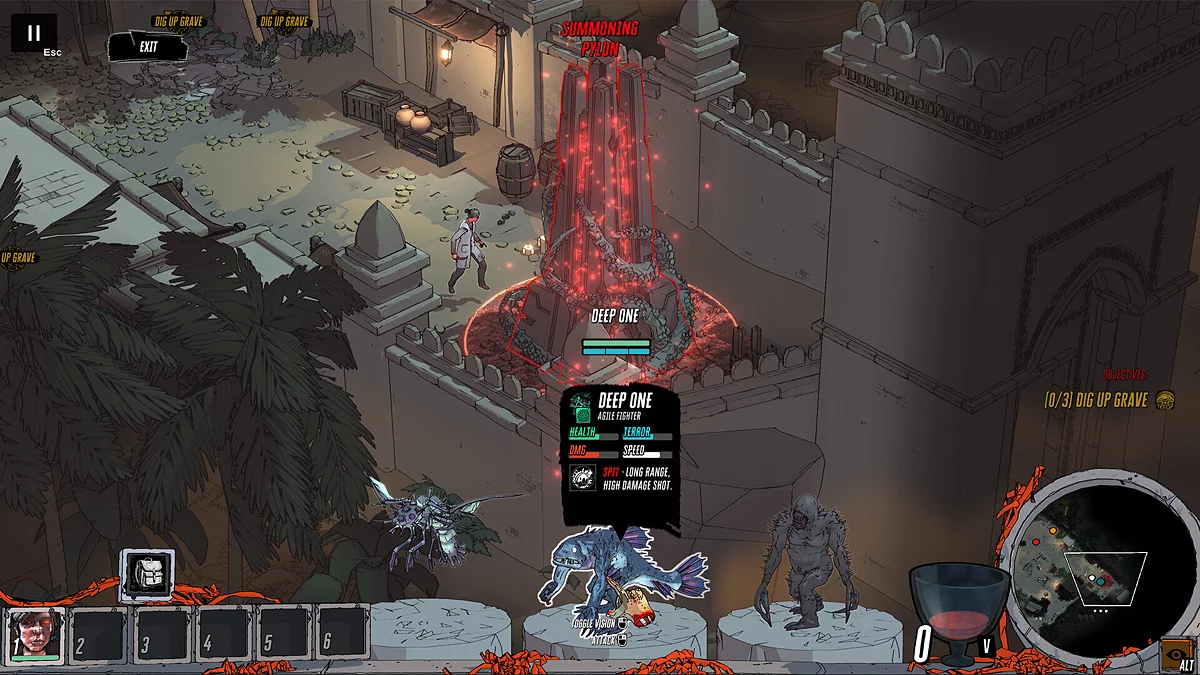Pause the game with the pause button
Viewport: 1200px width, 675px height.
[x=34, y=33]
